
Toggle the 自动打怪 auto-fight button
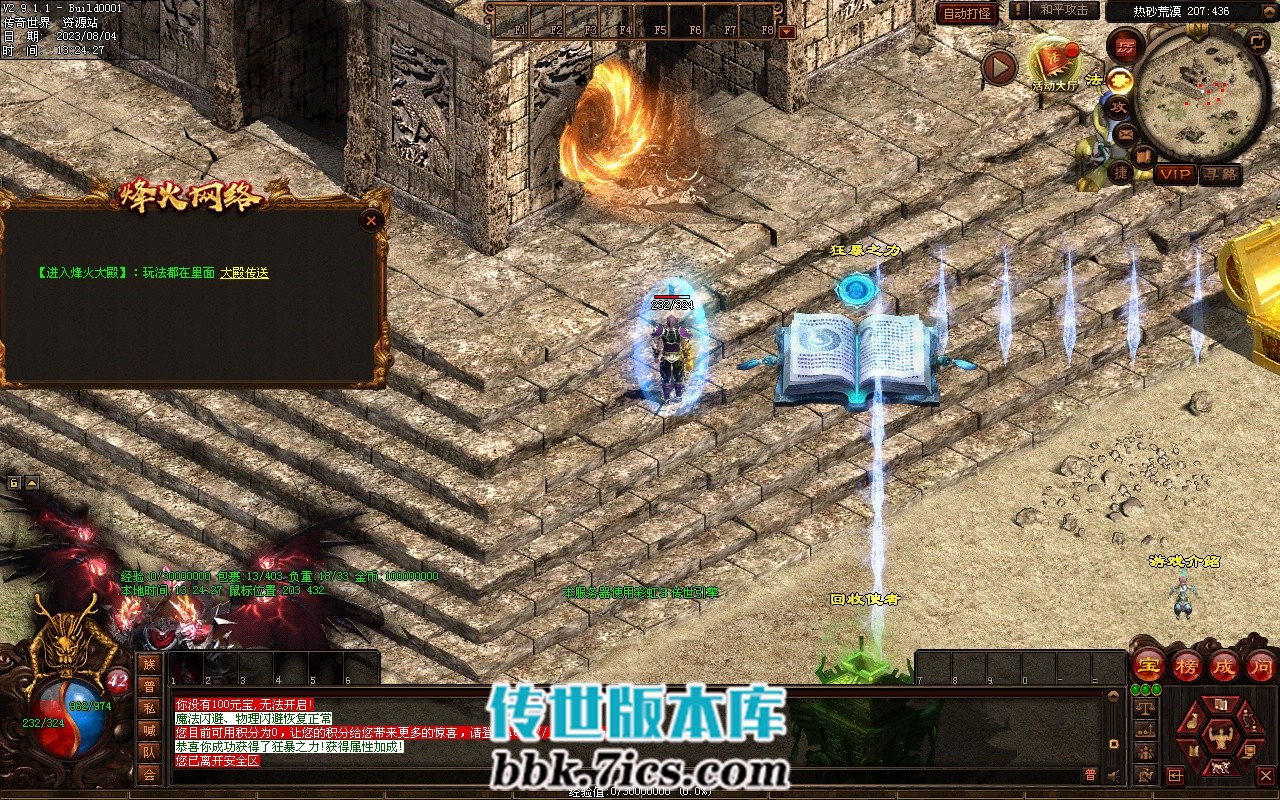(x=968, y=13)
